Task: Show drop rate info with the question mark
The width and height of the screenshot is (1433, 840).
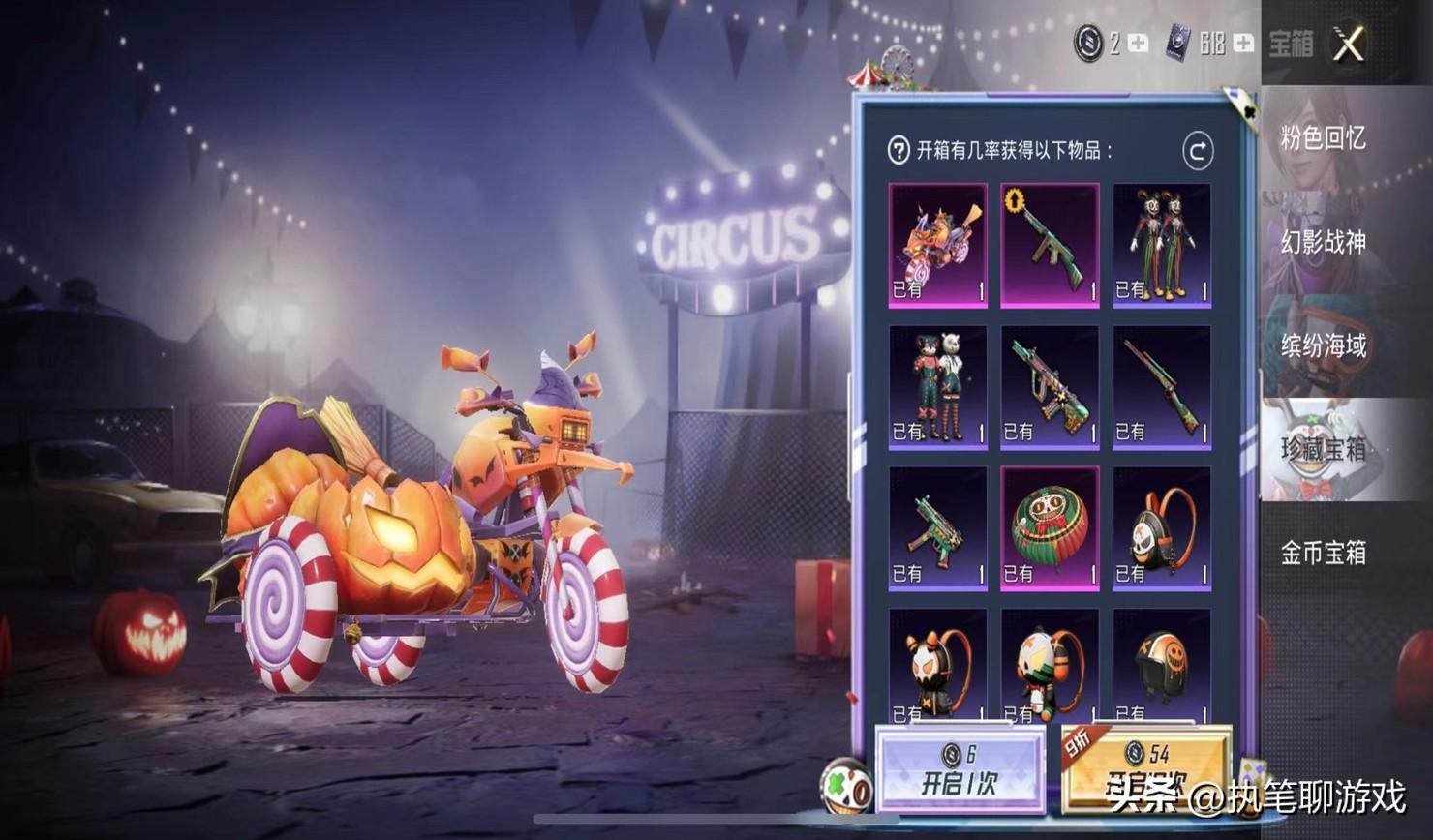Action: [x=899, y=150]
